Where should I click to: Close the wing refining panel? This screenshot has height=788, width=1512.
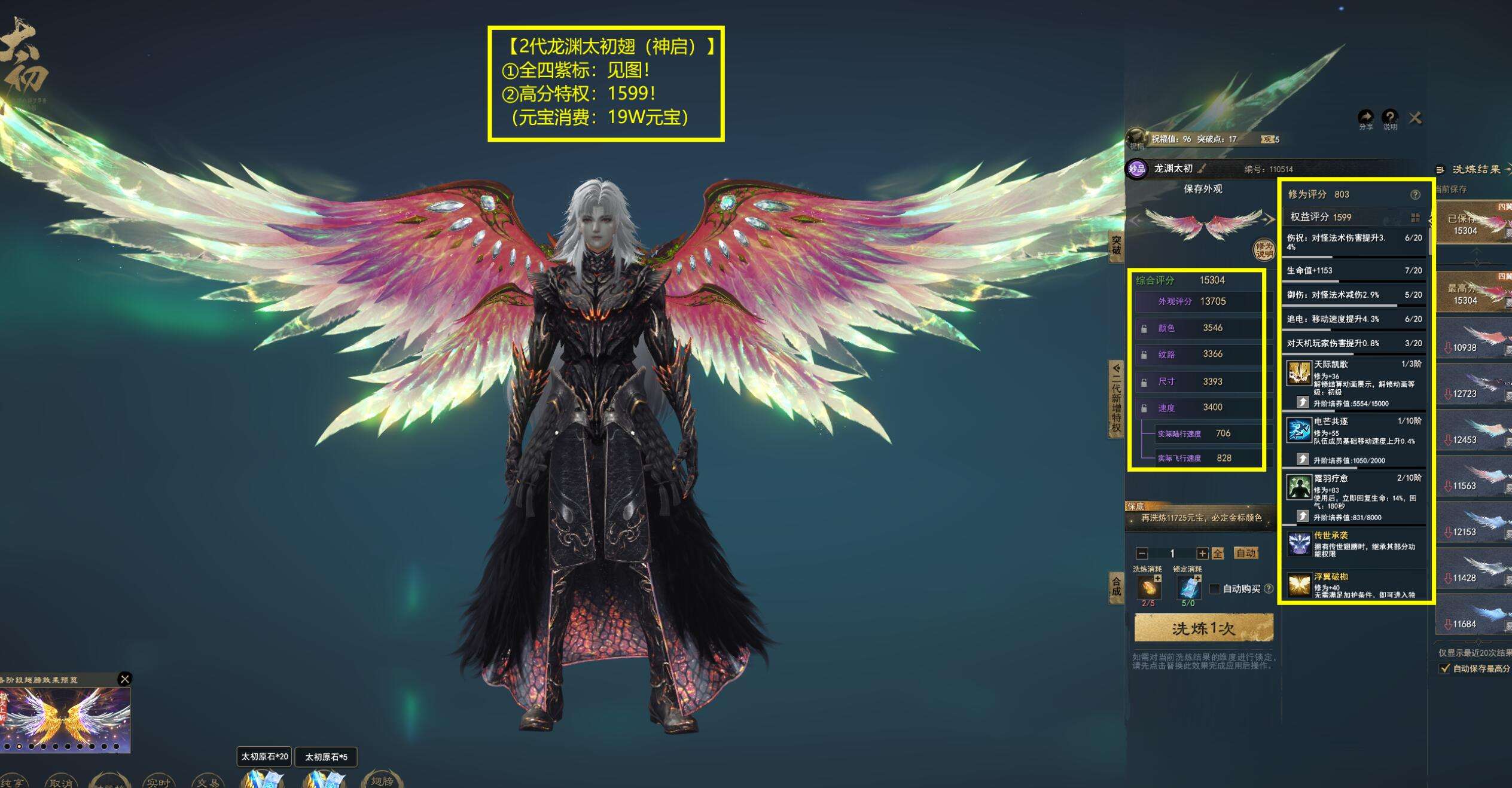[x=1415, y=118]
